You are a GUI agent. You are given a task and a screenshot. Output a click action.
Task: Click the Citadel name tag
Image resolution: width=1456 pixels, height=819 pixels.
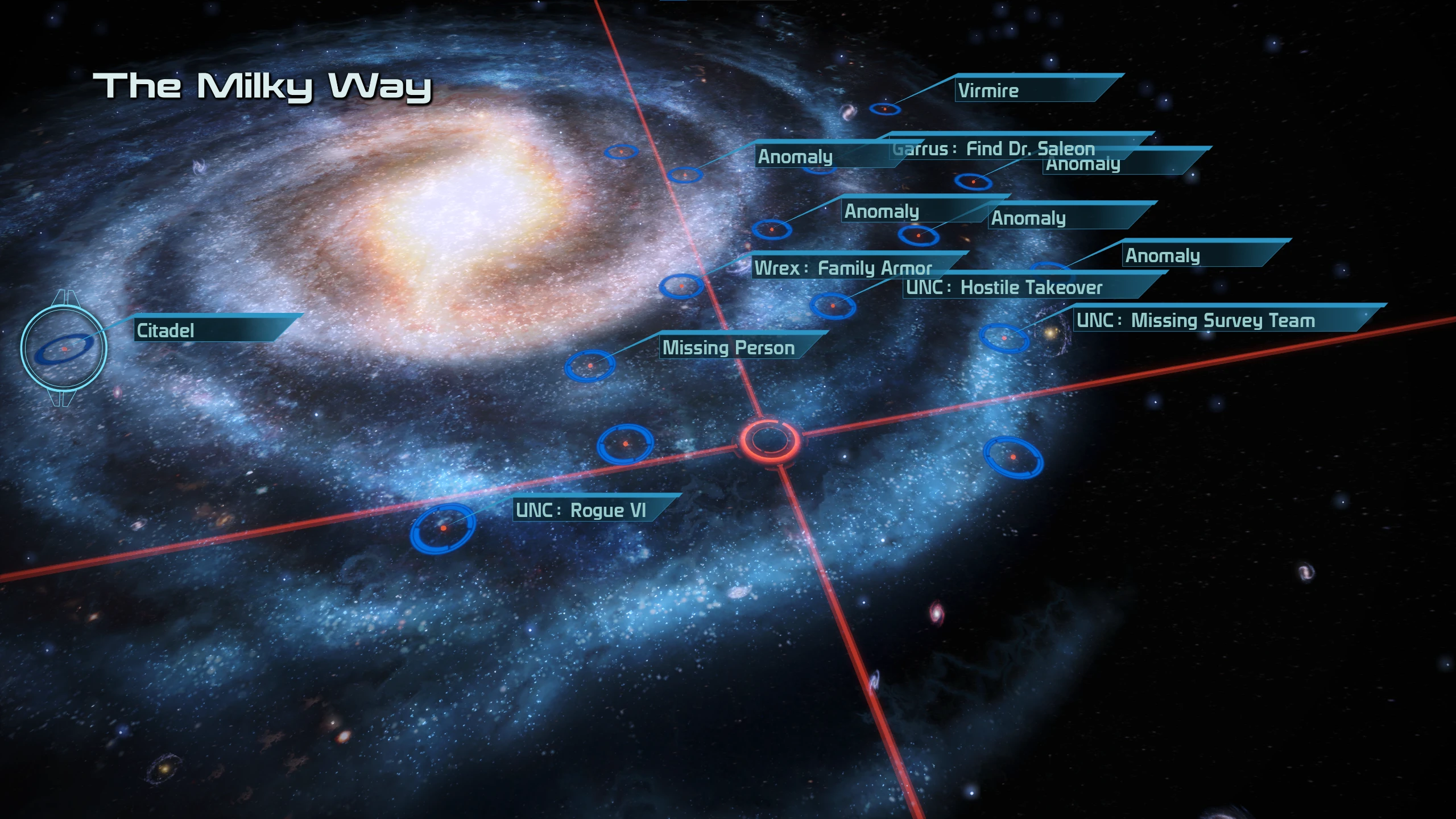(165, 331)
